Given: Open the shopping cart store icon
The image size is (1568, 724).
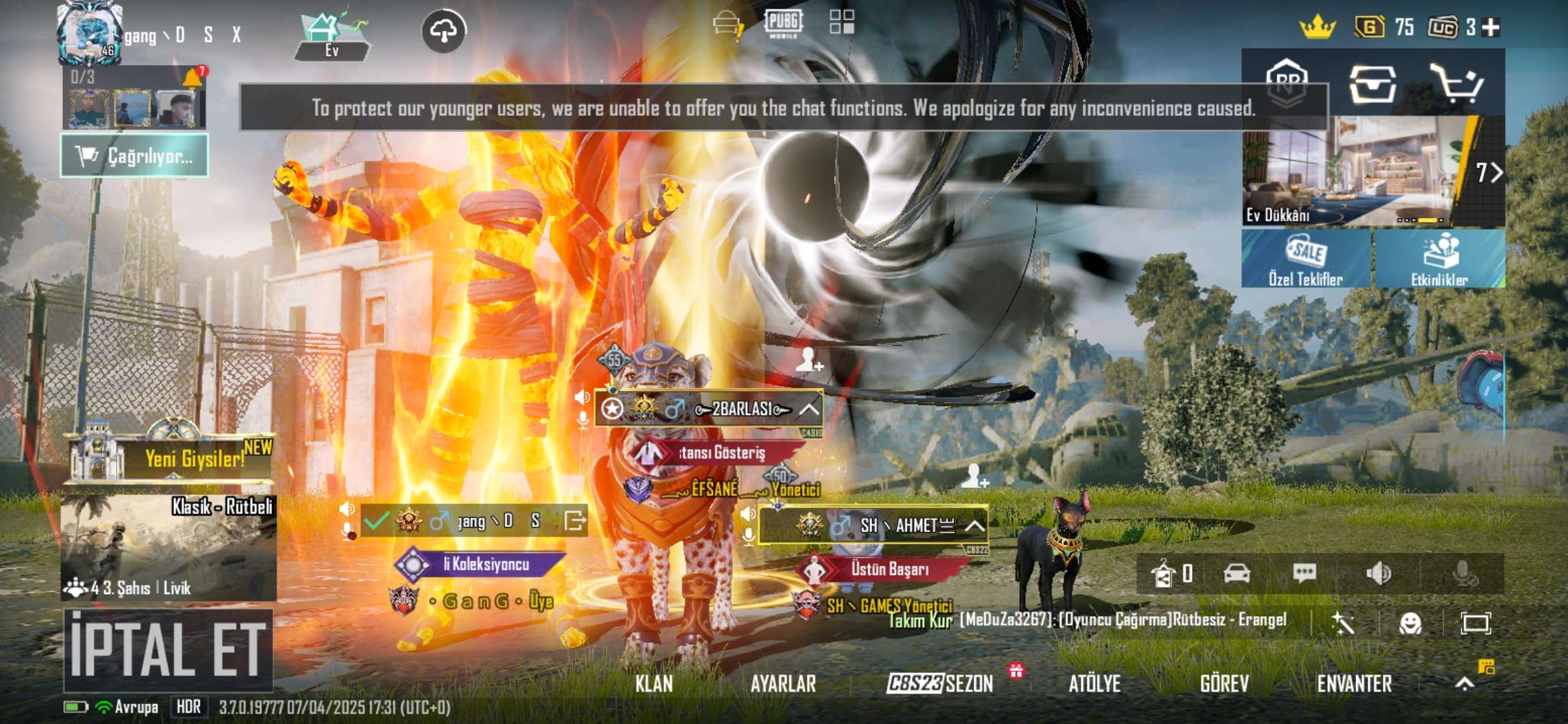Looking at the screenshot, I should pos(1455,84).
